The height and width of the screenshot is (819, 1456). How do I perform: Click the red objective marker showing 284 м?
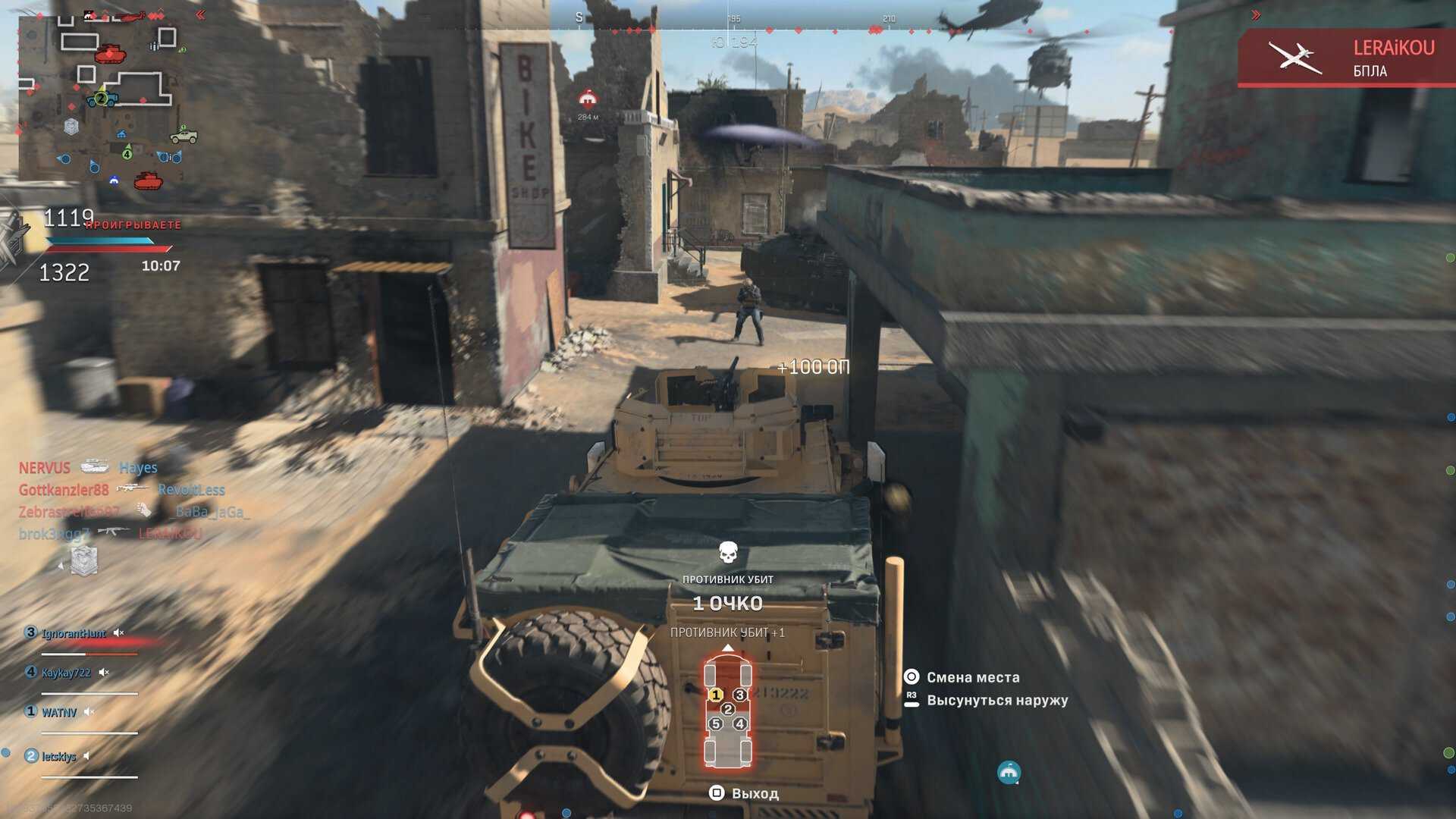coord(588,99)
